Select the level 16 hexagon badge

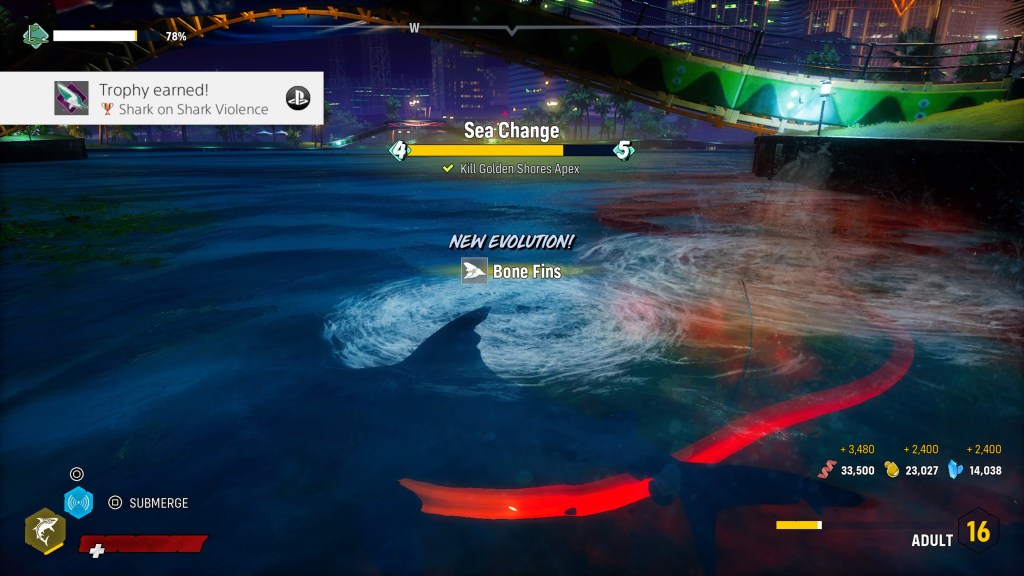click(977, 531)
